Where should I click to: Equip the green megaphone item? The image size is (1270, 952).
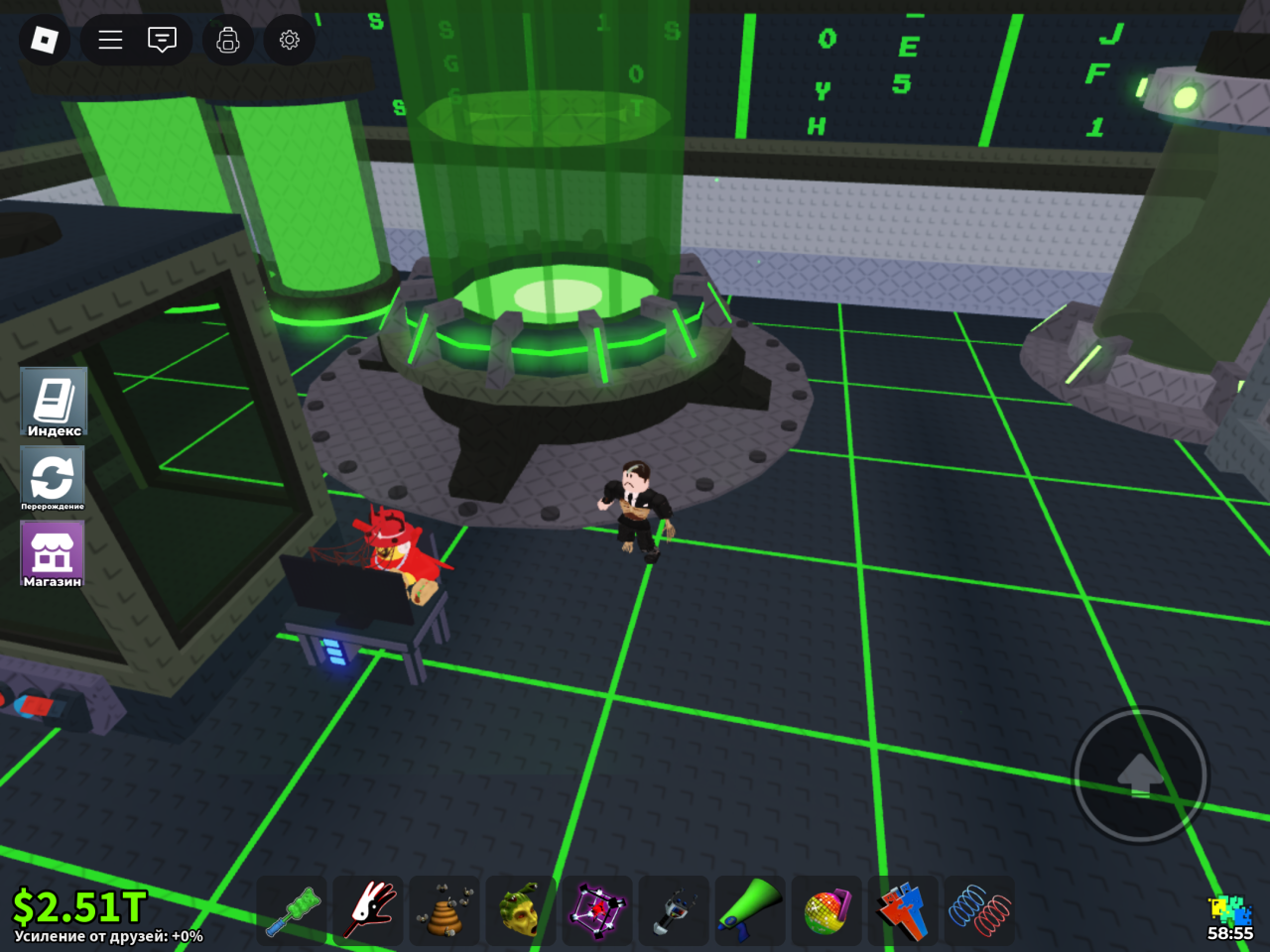(x=750, y=910)
